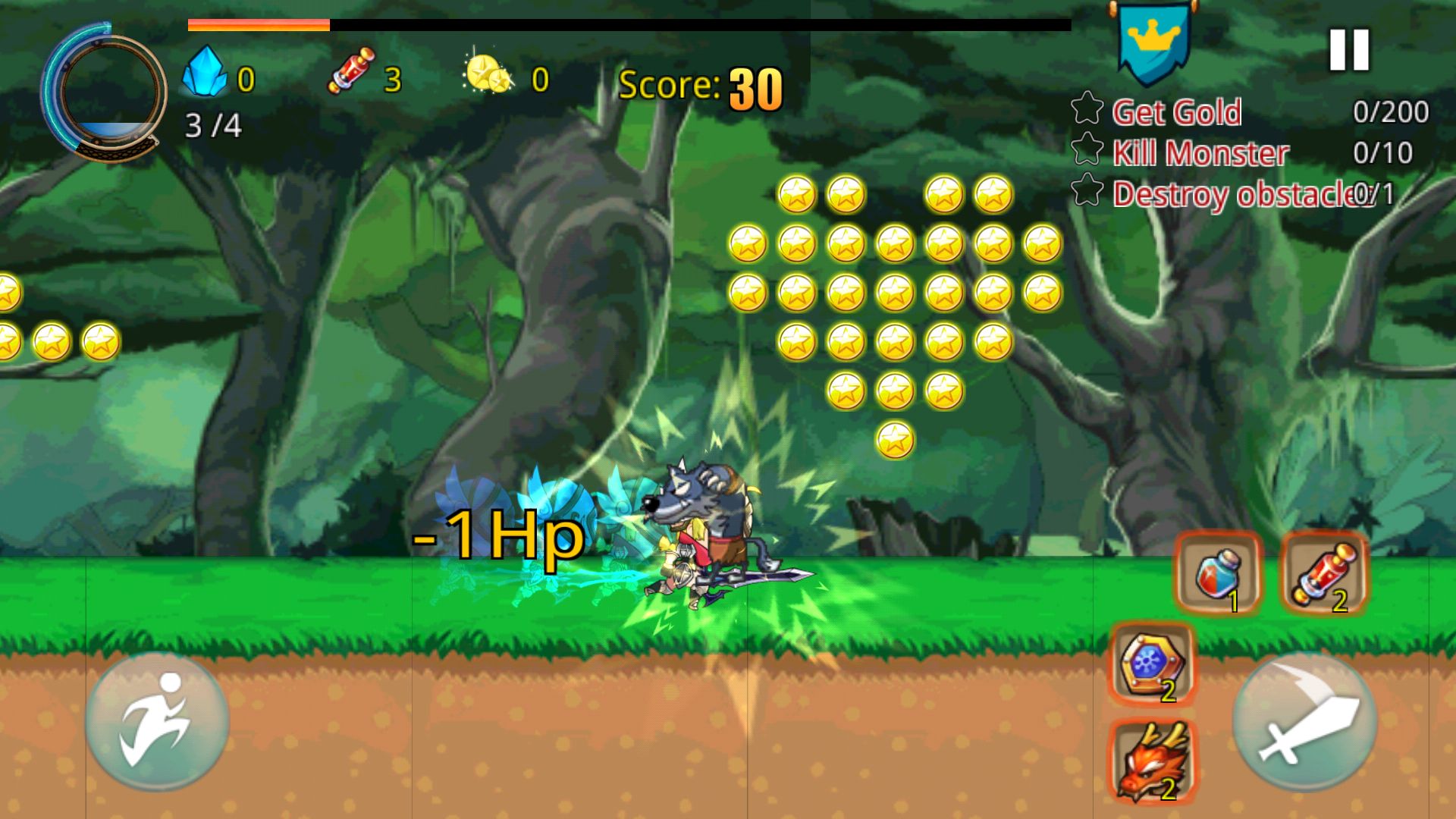Use the red-blue potion item
Image resolution: width=1456 pixels, height=819 pixels.
coord(1218,574)
